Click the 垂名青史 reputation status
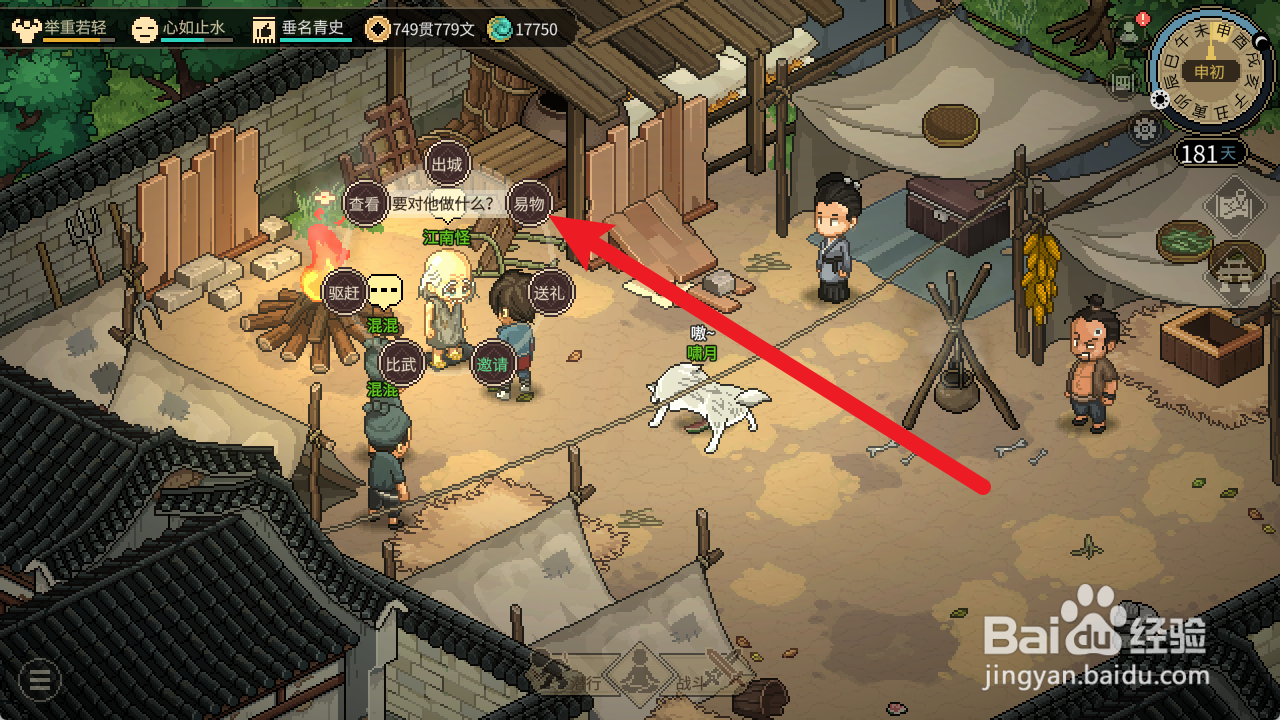The height and width of the screenshot is (720, 1280). pyautogui.click(x=302, y=30)
